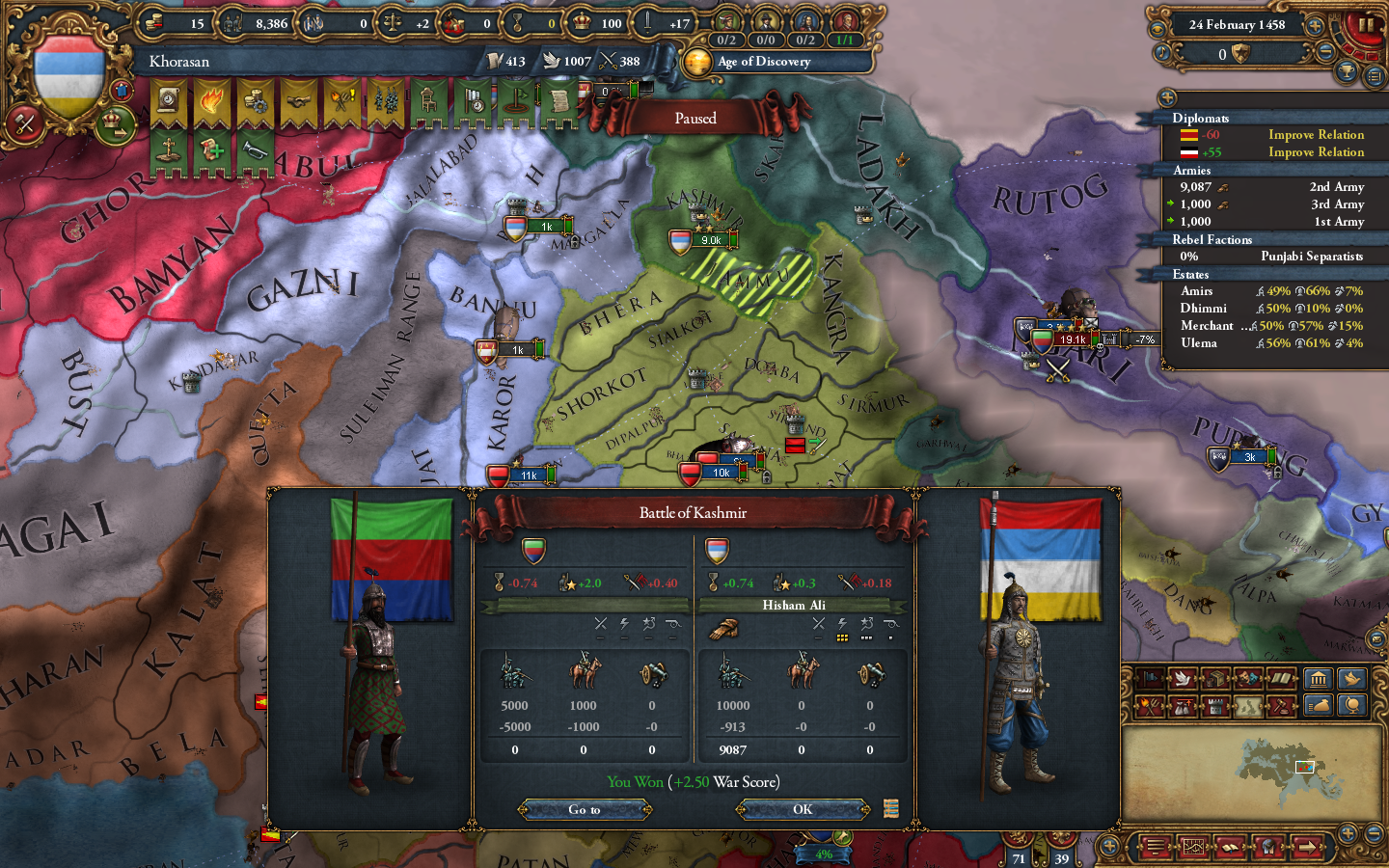This screenshot has width=1389, height=868.
Task: Click OK to dismiss the Battle of Kashmir
Action: 803,810
